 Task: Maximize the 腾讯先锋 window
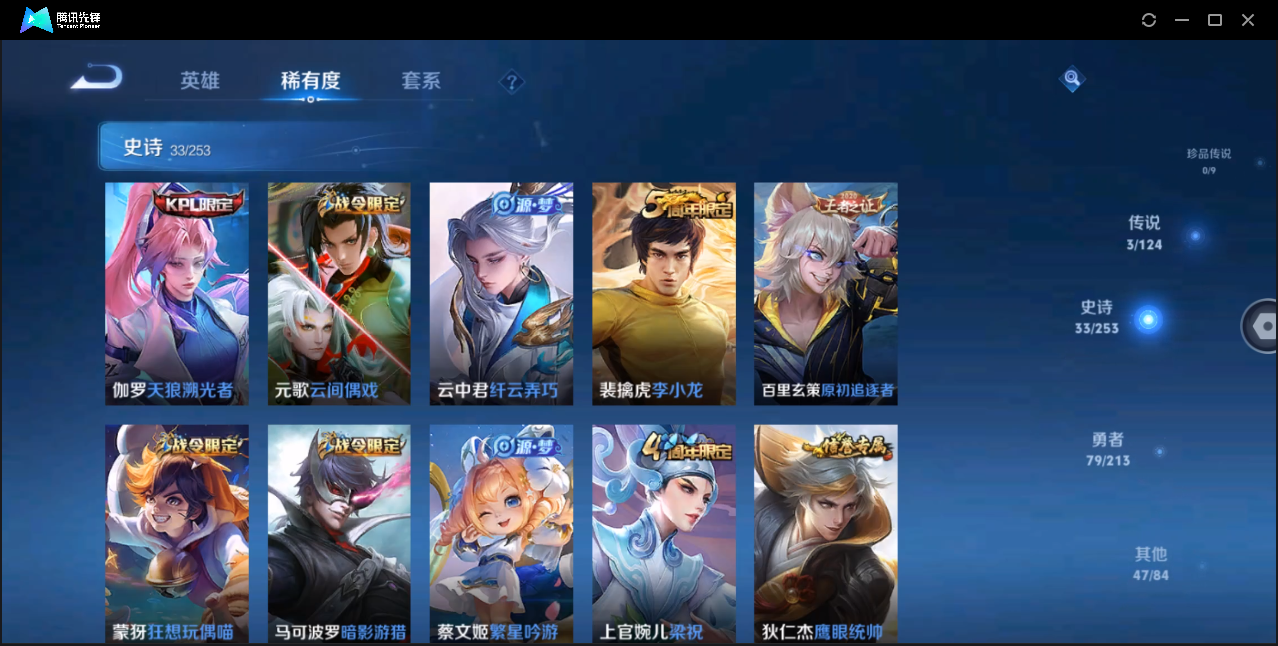pyautogui.click(x=1215, y=20)
